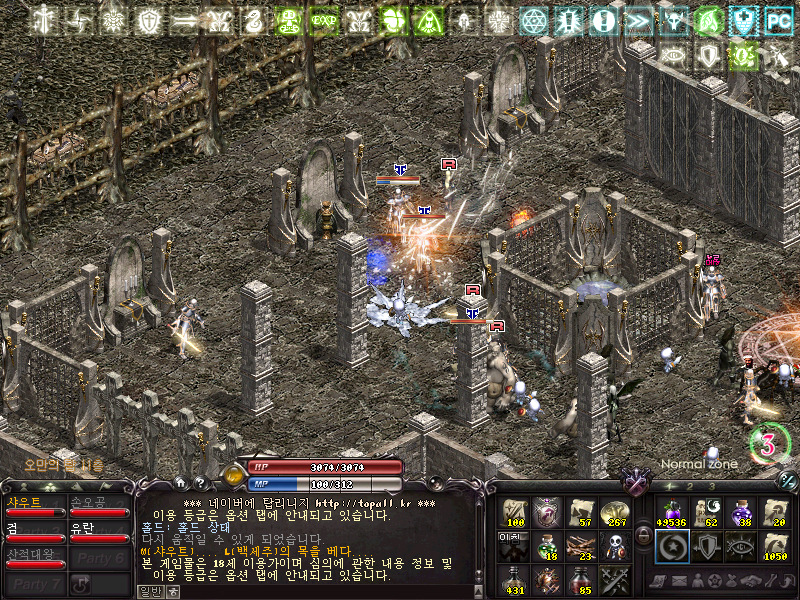Use the skull doll item slot
Screen dimensions: 800x600
[612, 545]
